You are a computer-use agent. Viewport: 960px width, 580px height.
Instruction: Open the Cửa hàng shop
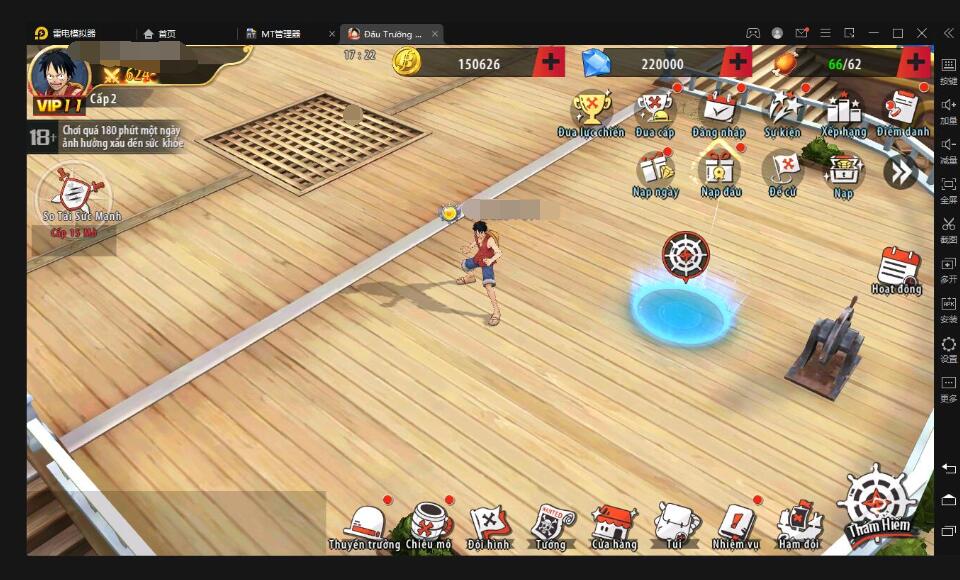pos(613,522)
